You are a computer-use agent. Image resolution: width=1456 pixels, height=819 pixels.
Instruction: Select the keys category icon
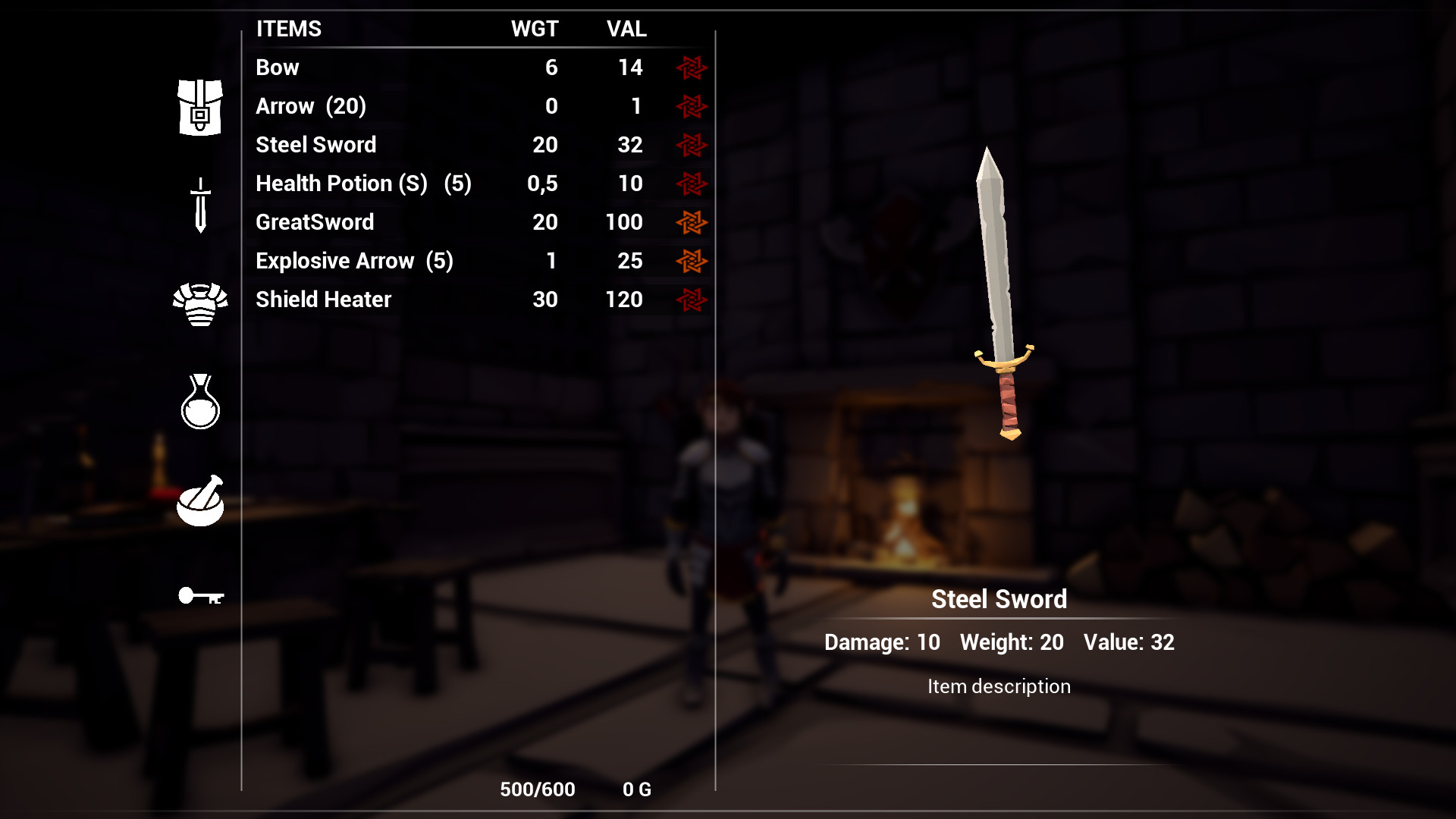202,597
